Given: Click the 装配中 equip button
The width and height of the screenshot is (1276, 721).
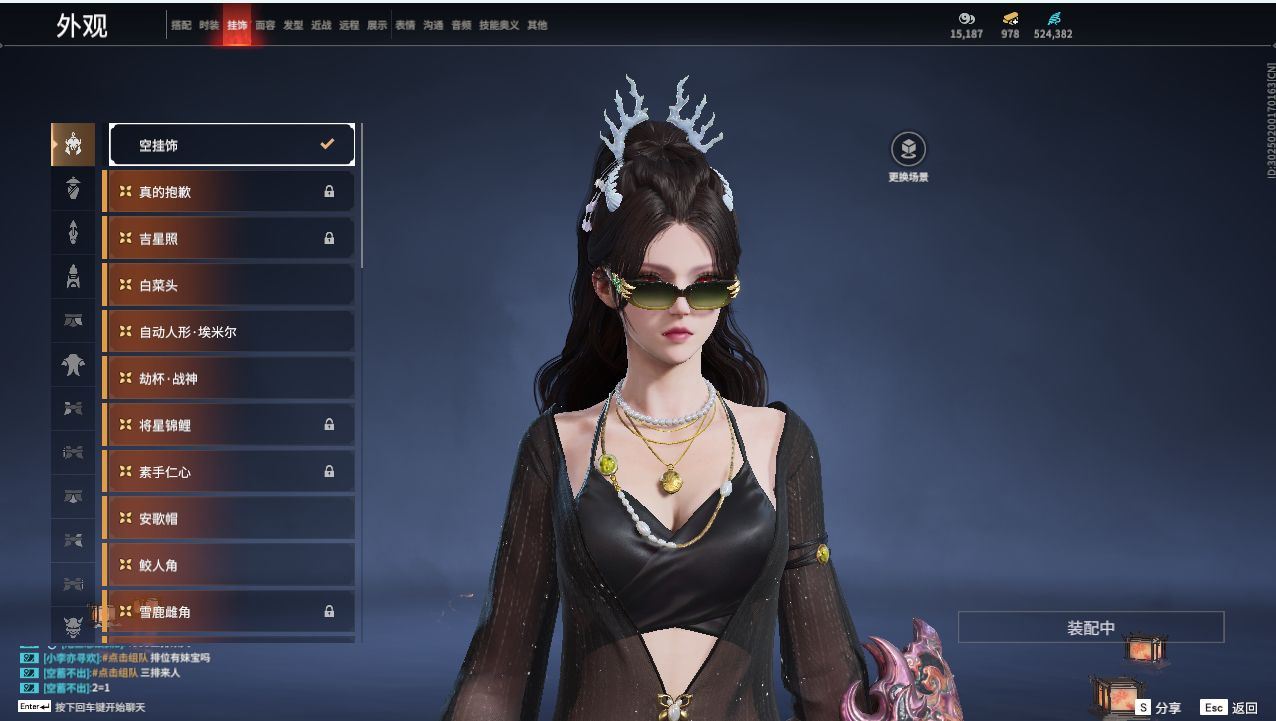Looking at the screenshot, I should [1090, 628].
